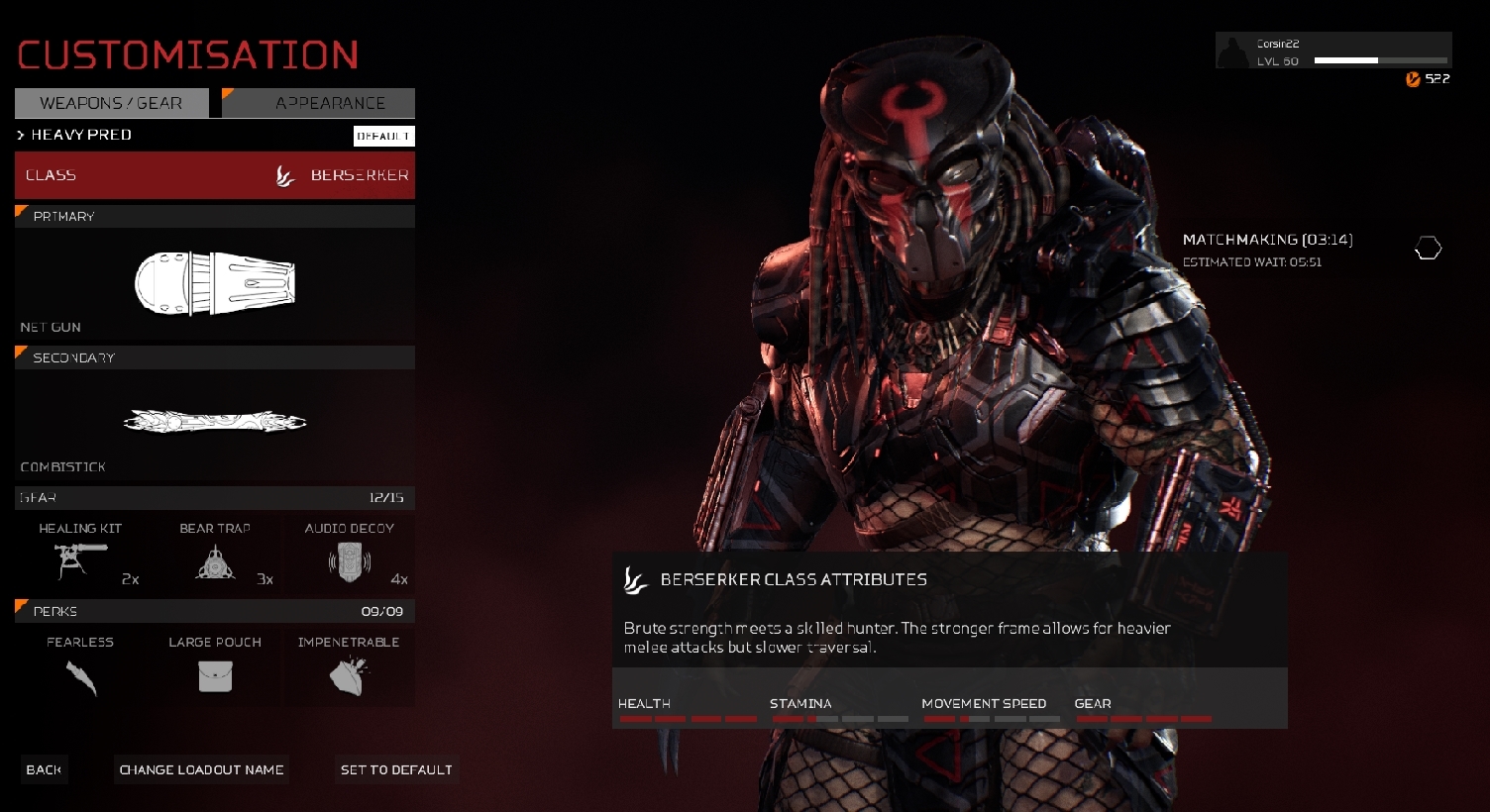This screenshot has width=1490, height=812.
Task: Select the Combistick secondary weapon slot
Action: tap(214, 423)
